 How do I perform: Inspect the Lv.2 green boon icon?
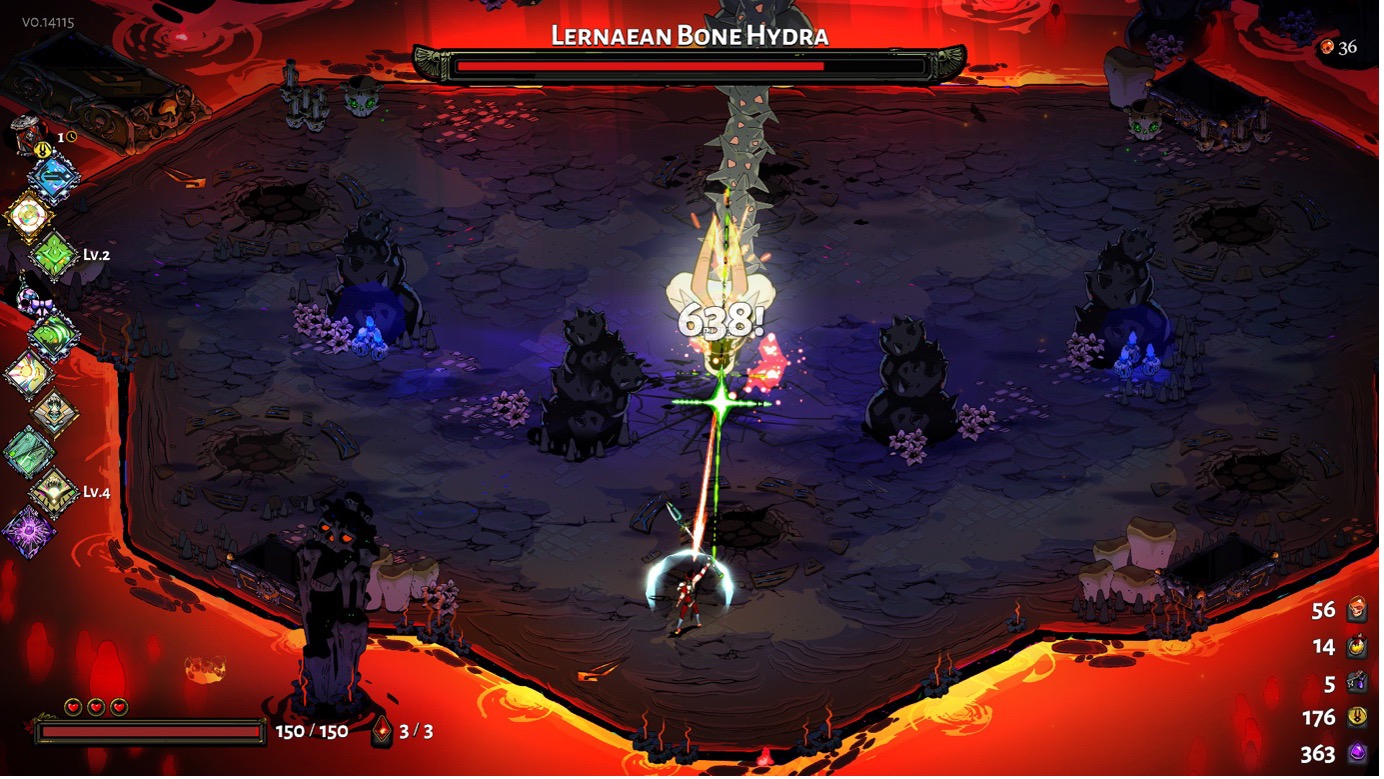click(55, 253)
